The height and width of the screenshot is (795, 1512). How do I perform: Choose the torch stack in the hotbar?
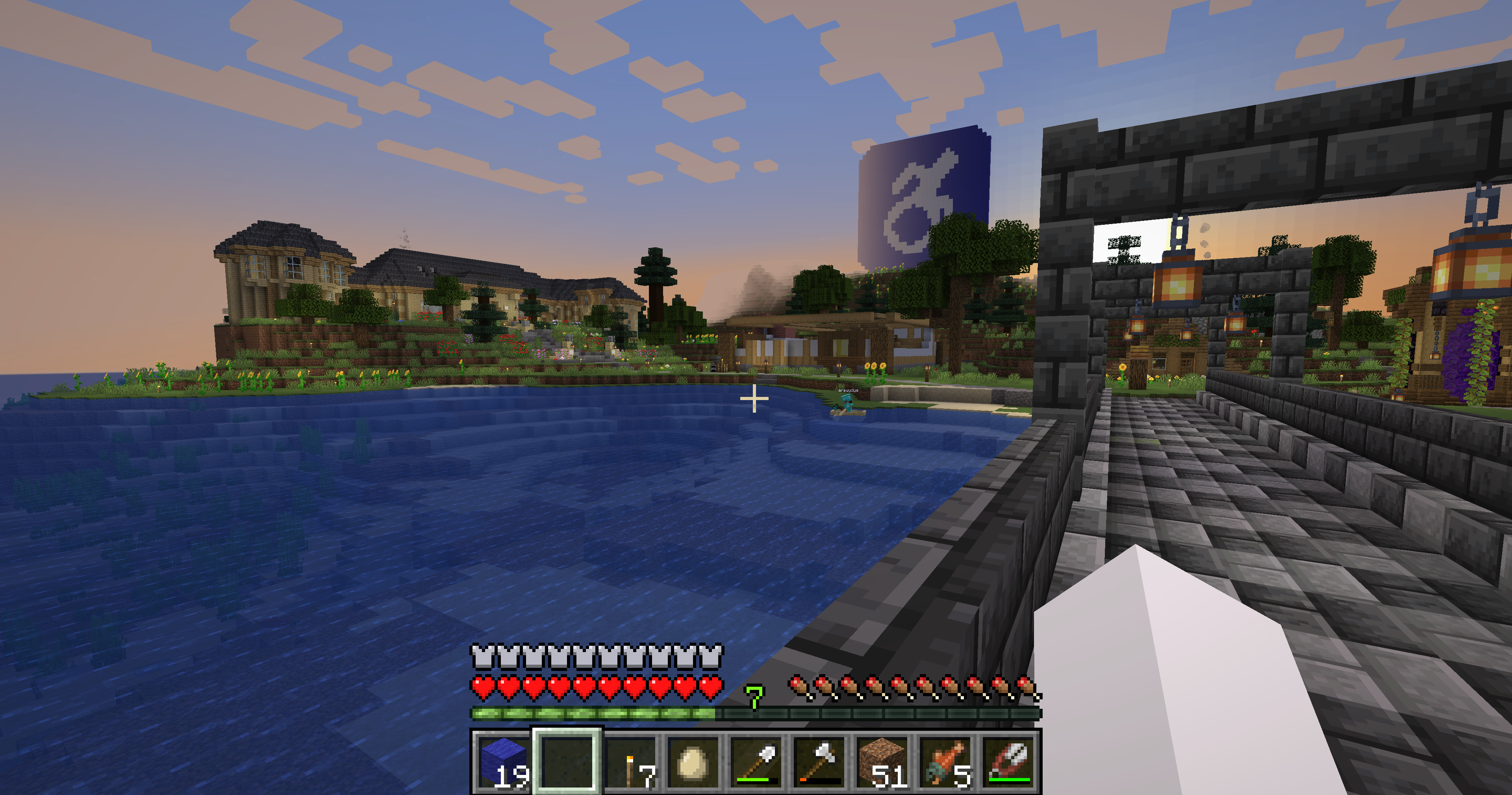point(630,762)
